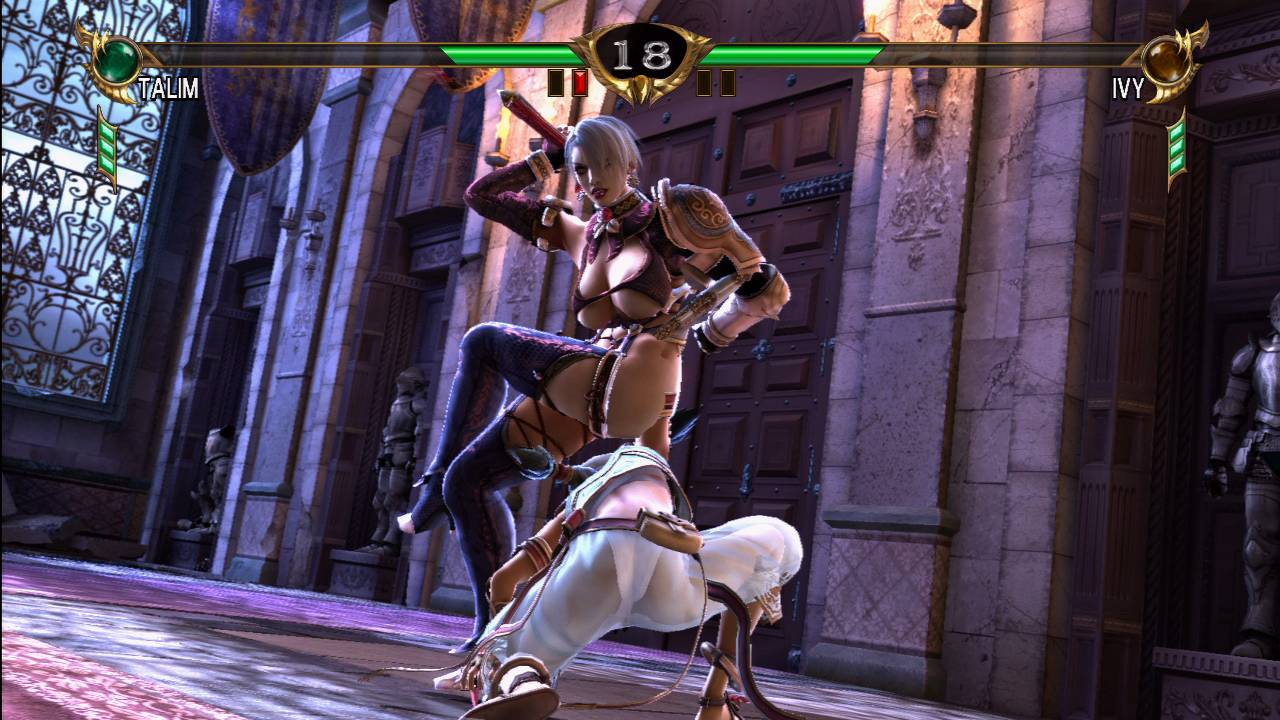Click Talim's segmented guard meter
This screenshot has width=1280, height=720.
[x=107, y=148]
